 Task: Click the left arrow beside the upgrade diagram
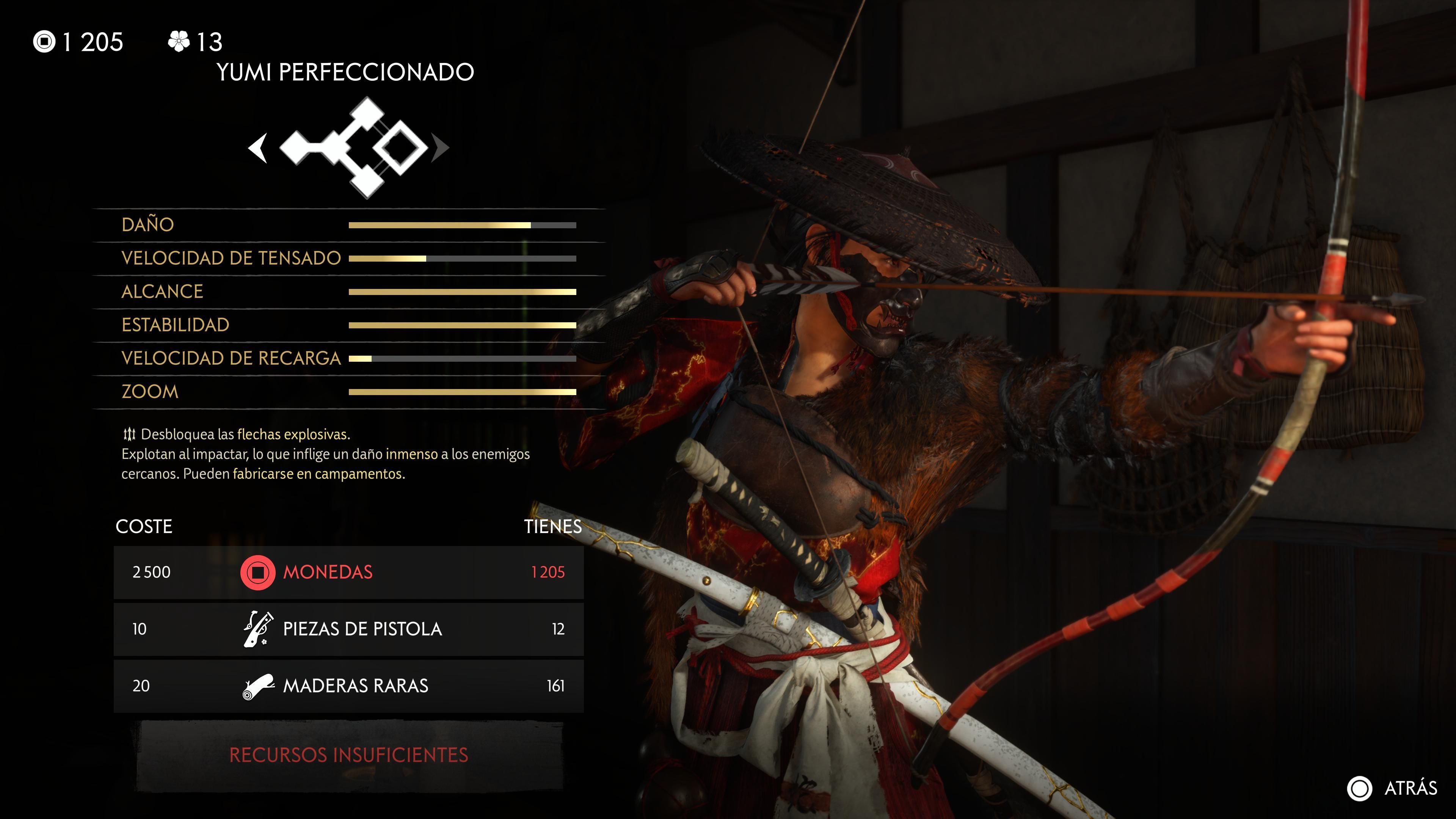pyautogui.click(x=258, y=149)
